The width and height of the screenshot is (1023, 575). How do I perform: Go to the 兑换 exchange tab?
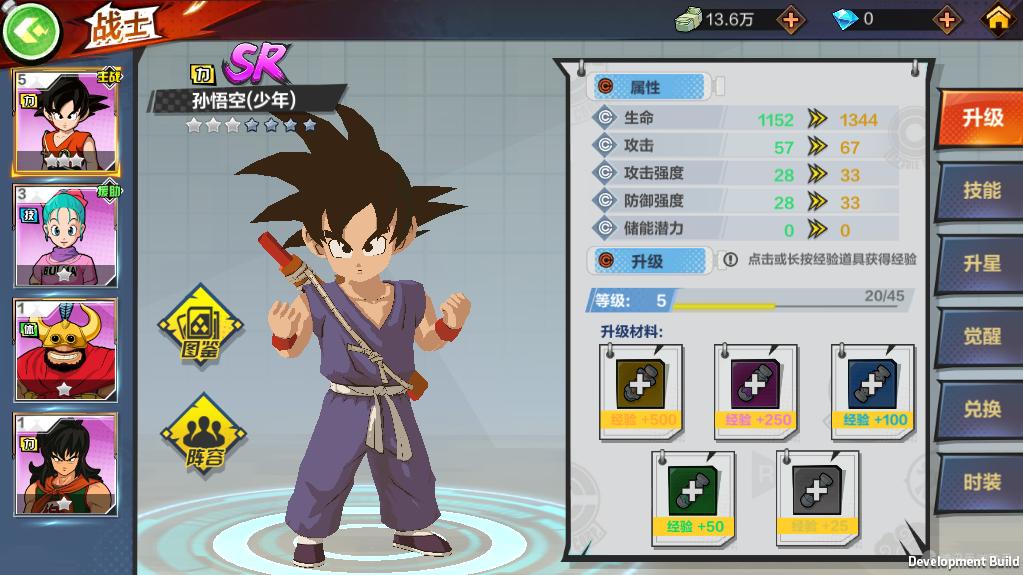click(x=981, y=410)
